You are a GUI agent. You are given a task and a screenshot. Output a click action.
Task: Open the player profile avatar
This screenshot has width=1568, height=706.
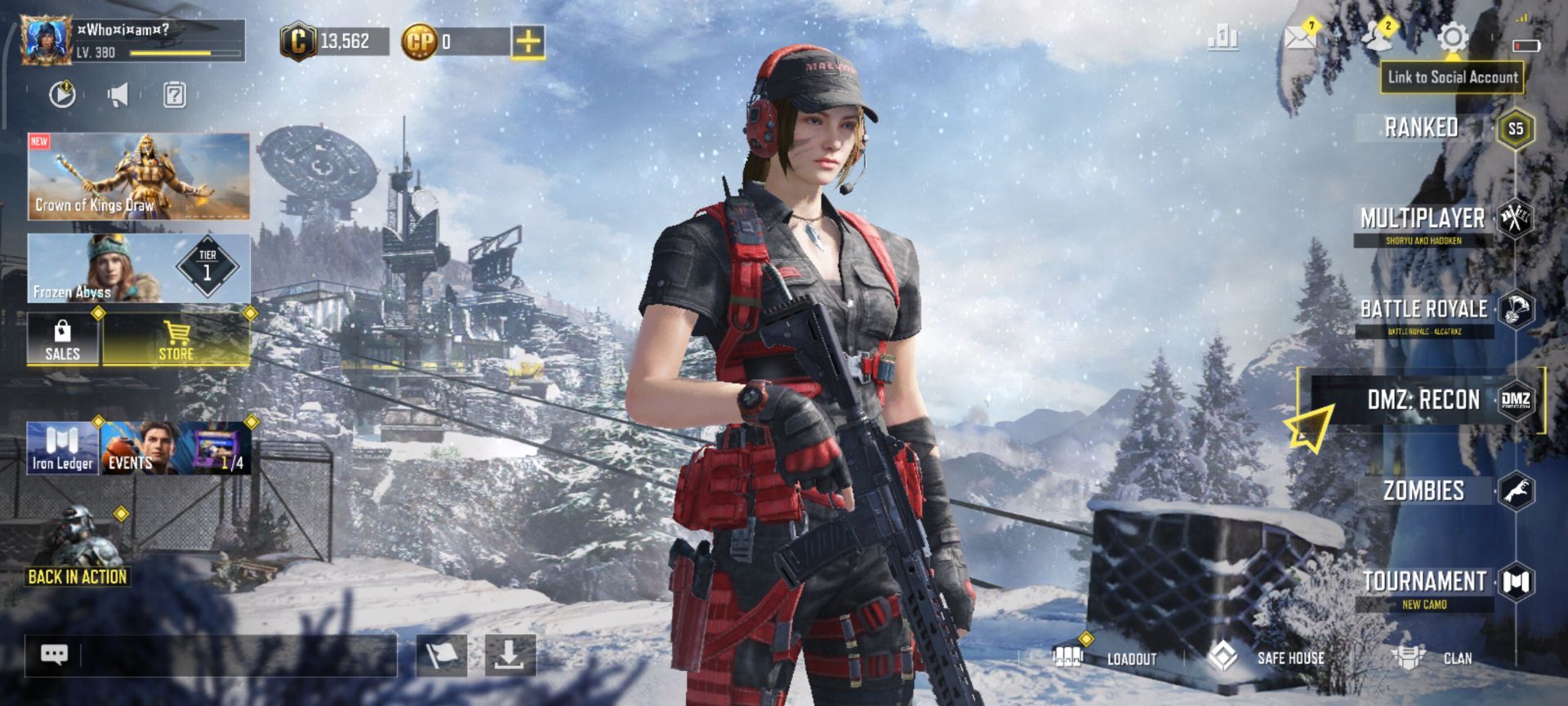click(x=47, y=40)
